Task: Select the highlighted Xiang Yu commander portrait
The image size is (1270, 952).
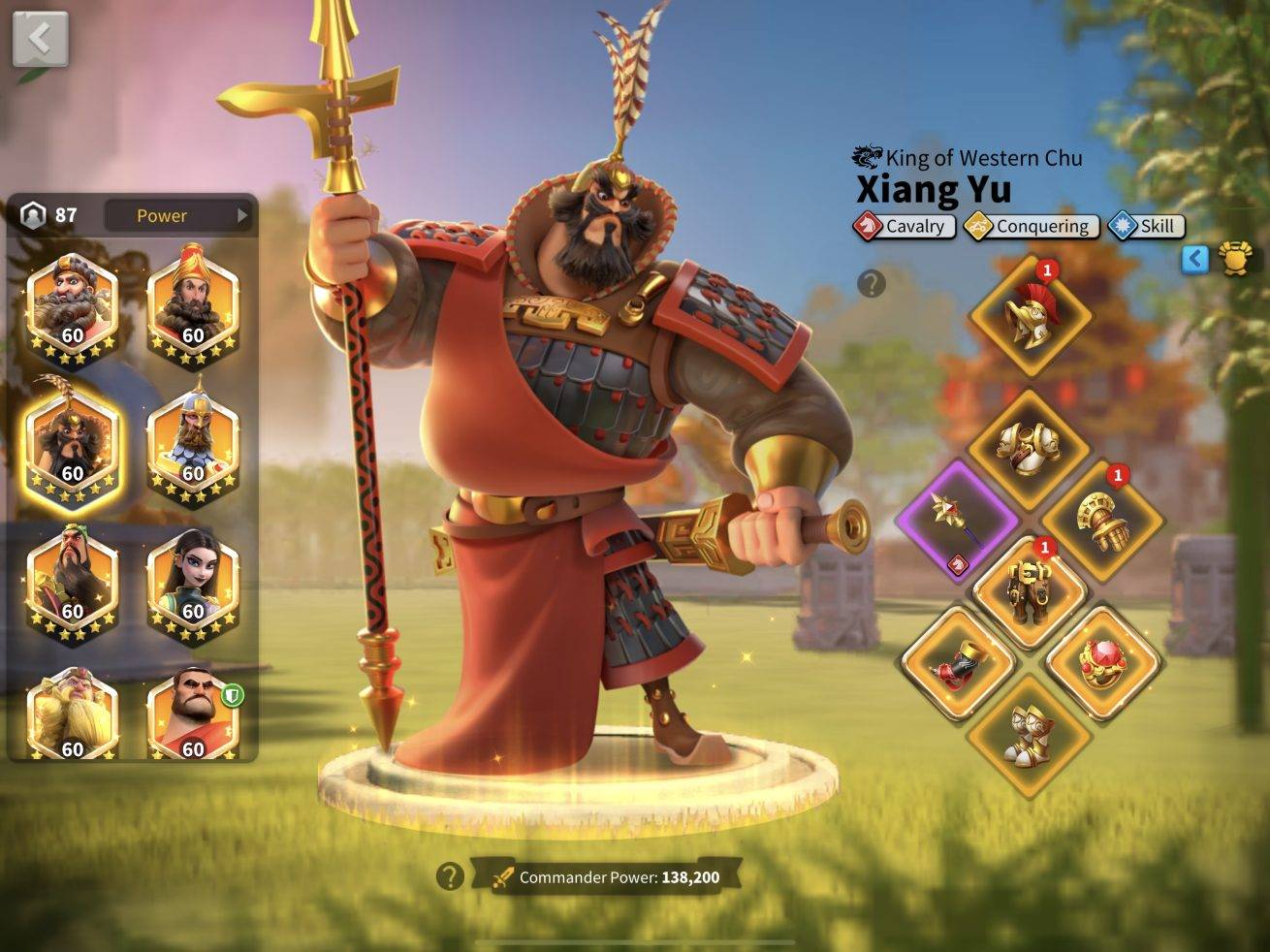Action: click(x=73, y=443)
